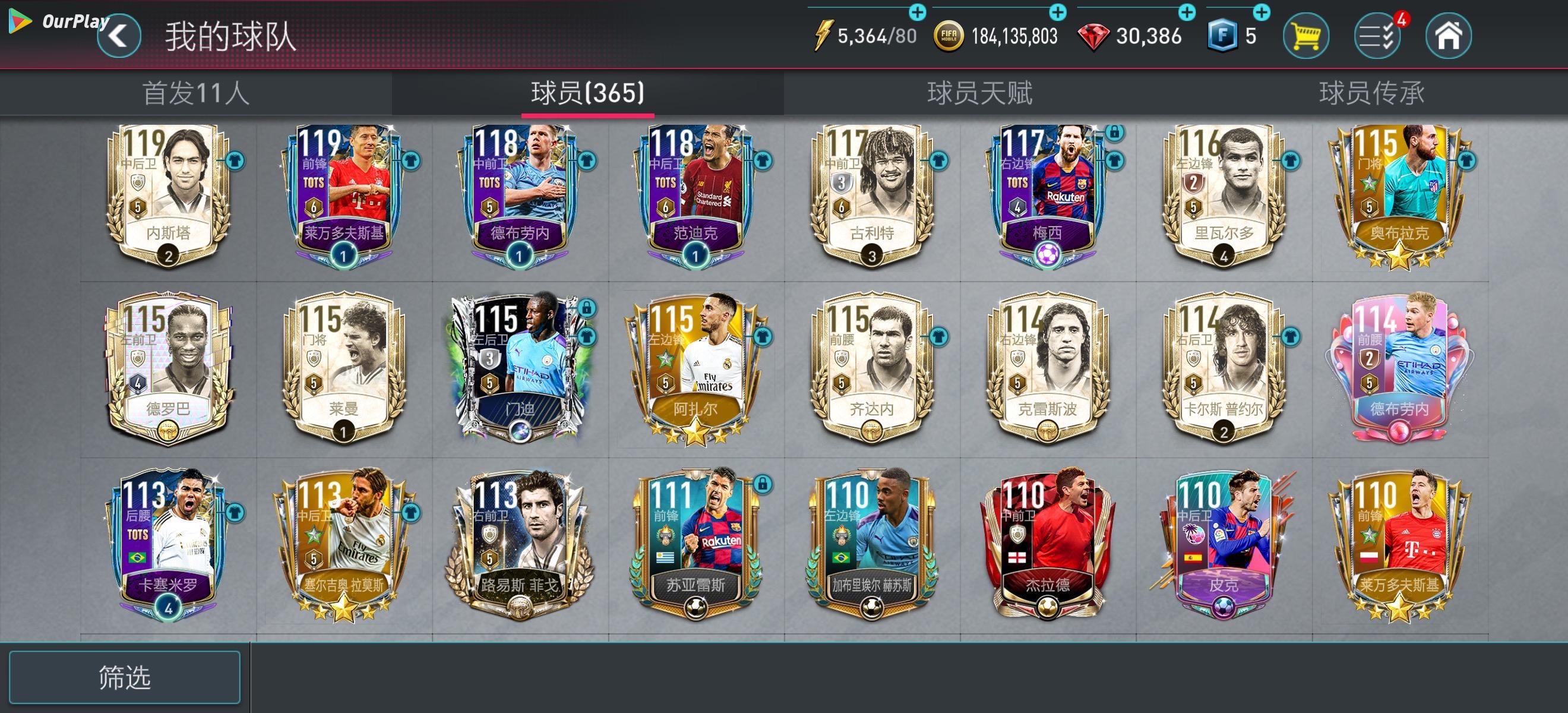Switch to the 首发11人 tab

(195, 94)
